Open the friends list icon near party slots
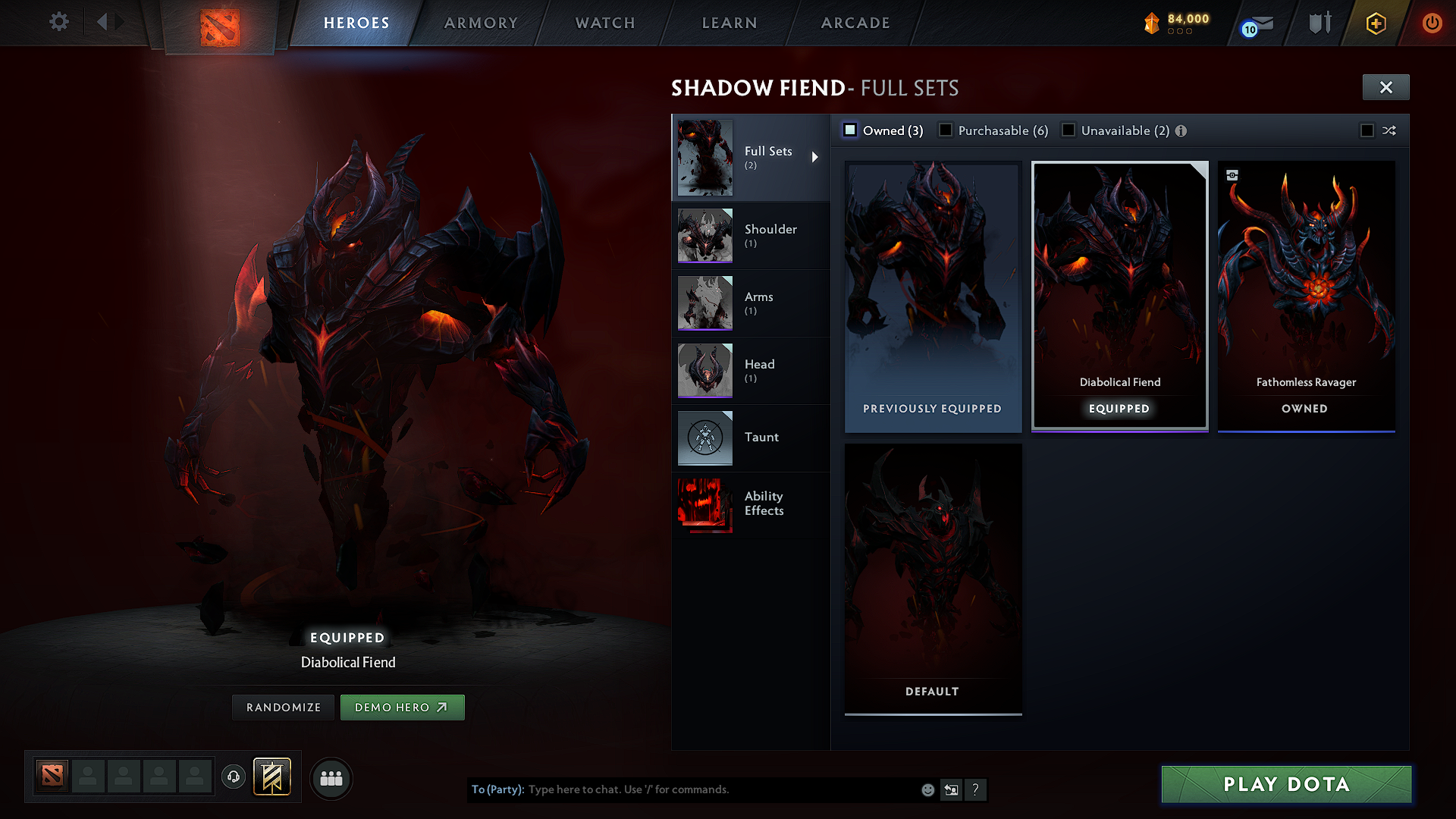Viewport: 1456px width, 819px height. point(331,779)
